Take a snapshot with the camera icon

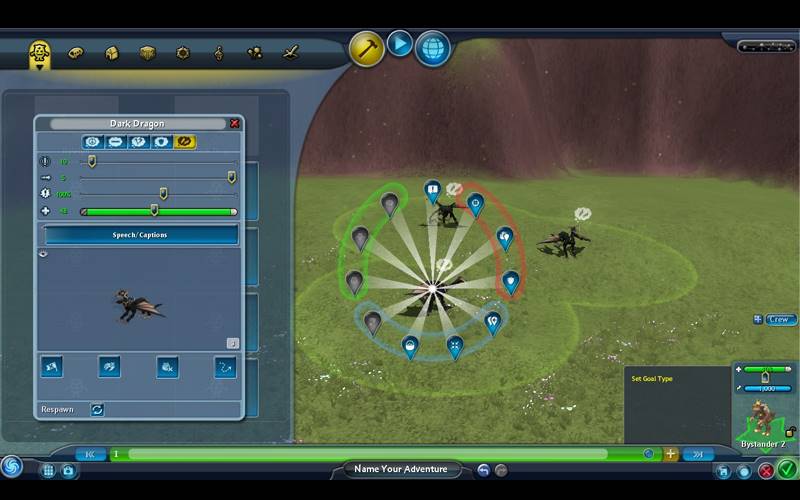pos(68,470)
